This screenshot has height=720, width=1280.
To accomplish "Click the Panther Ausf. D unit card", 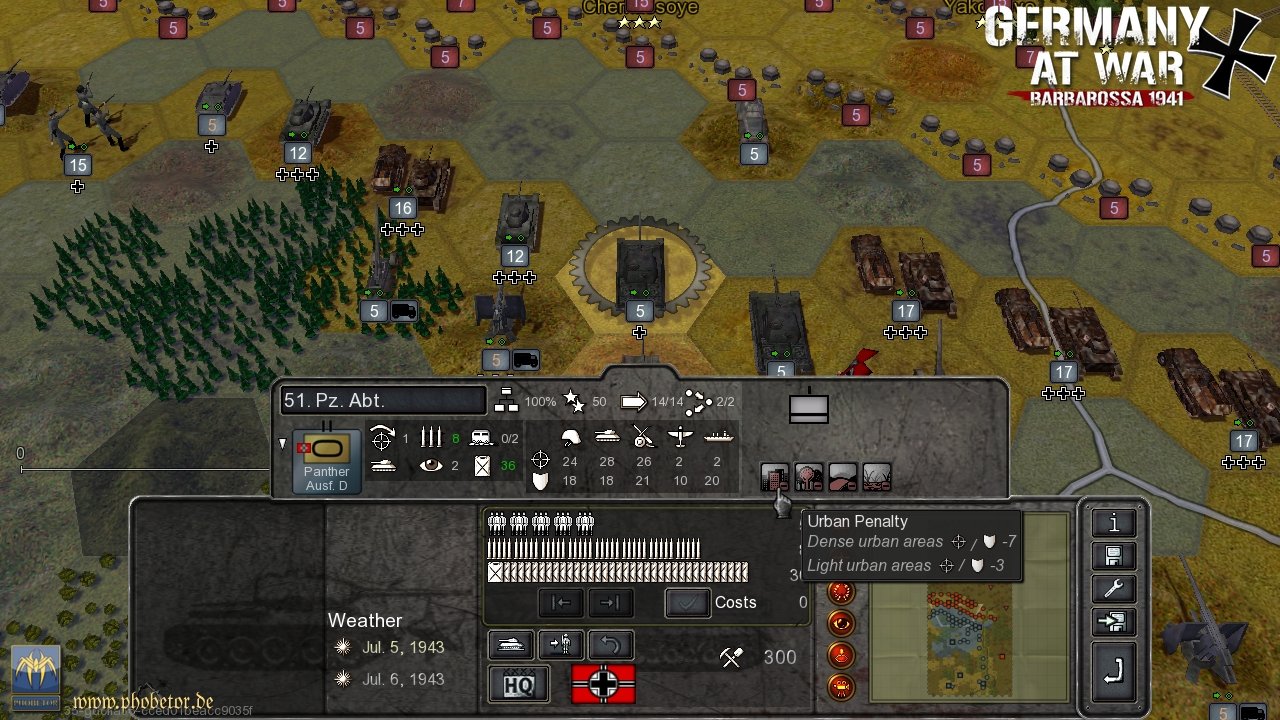I will tap(326, 461).
